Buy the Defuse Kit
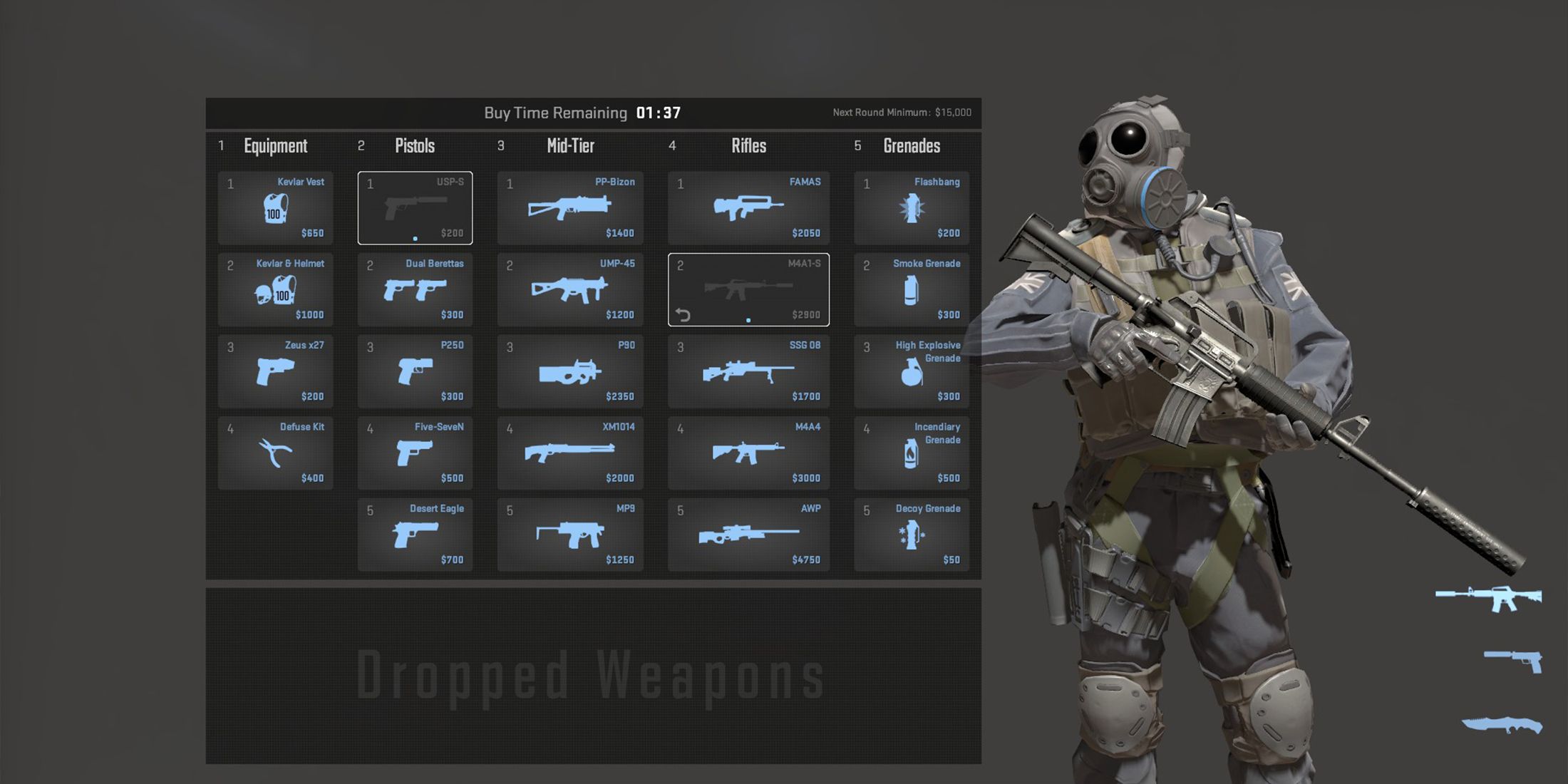The height and width of the screenshot is (784, 1568). click(x=275, y=453)
